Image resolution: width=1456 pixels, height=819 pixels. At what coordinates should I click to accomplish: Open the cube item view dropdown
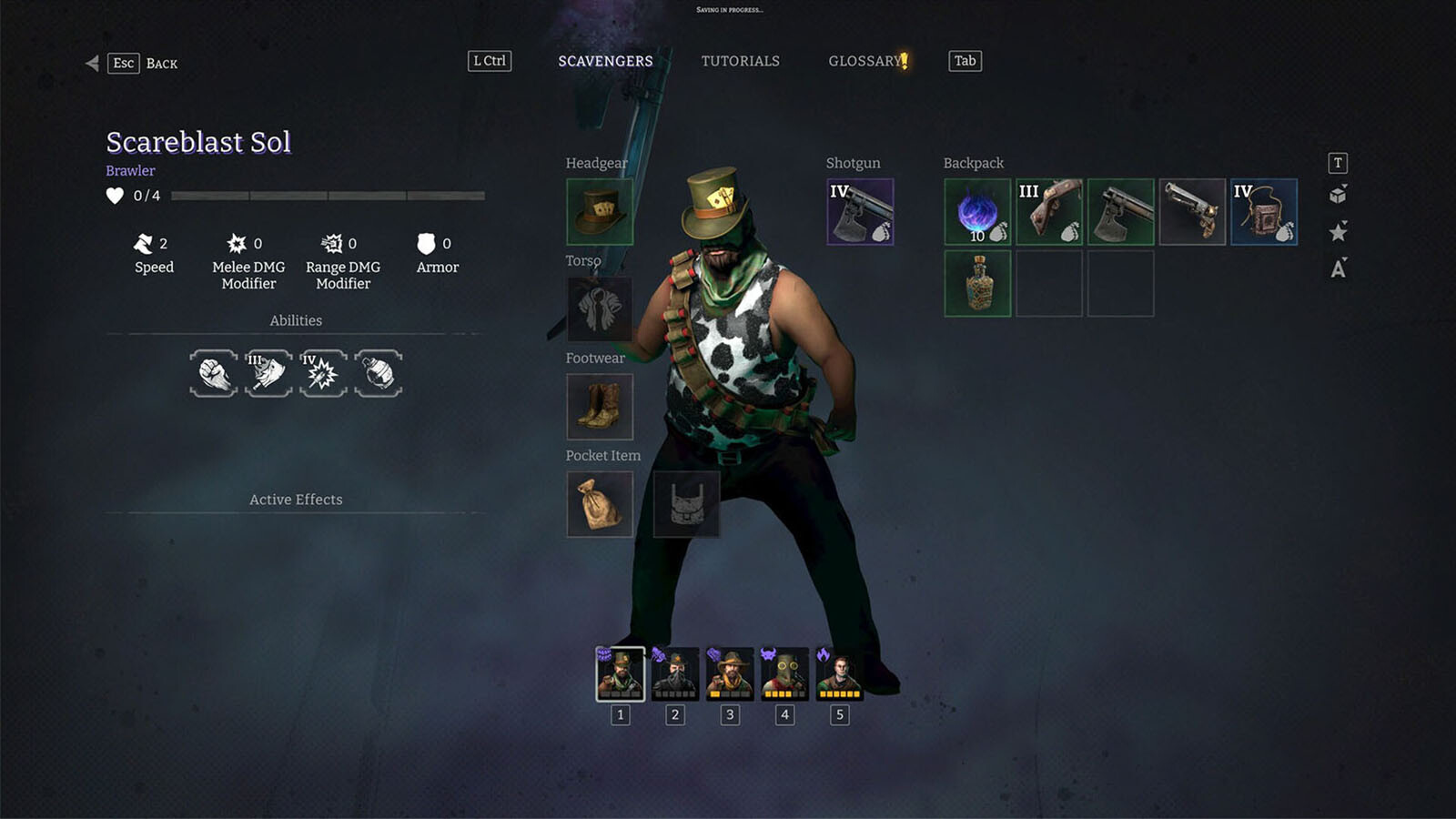point(1338,194)
